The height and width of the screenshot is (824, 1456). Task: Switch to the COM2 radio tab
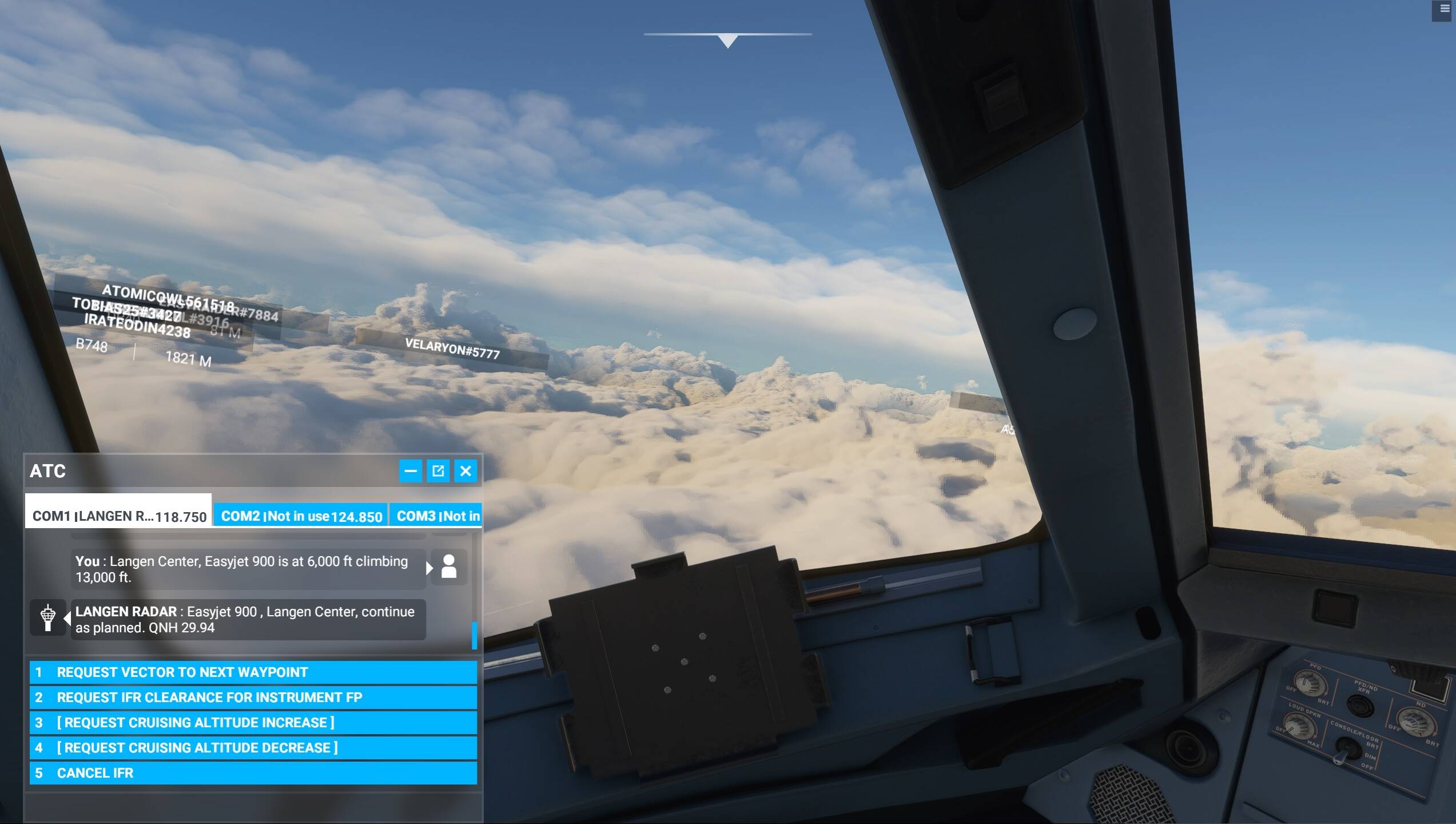[x=301, y=516]
